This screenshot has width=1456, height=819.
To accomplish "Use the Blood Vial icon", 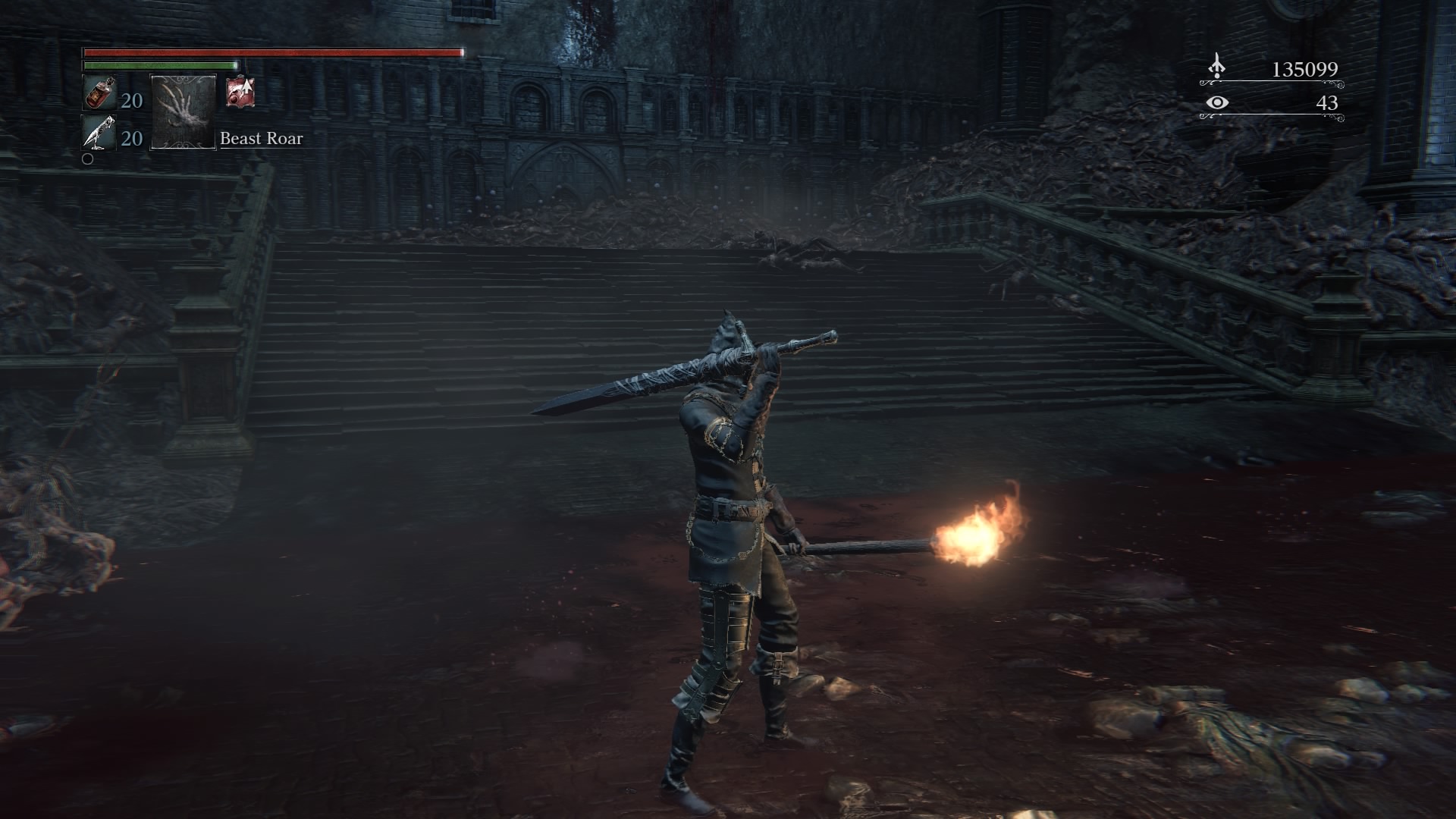I will (99, 94).
